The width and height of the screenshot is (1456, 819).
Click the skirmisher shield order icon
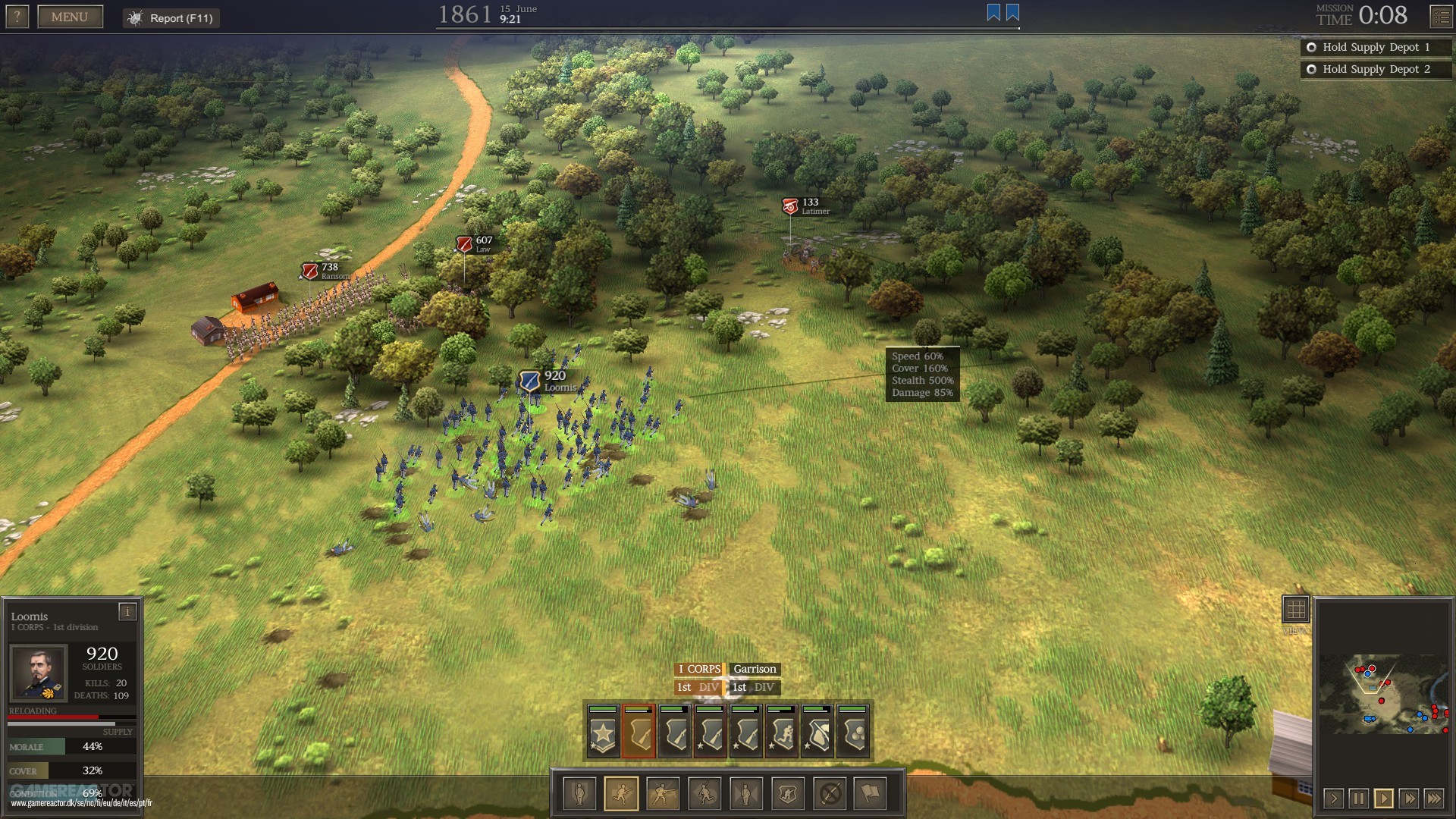[x=786, y=794]
